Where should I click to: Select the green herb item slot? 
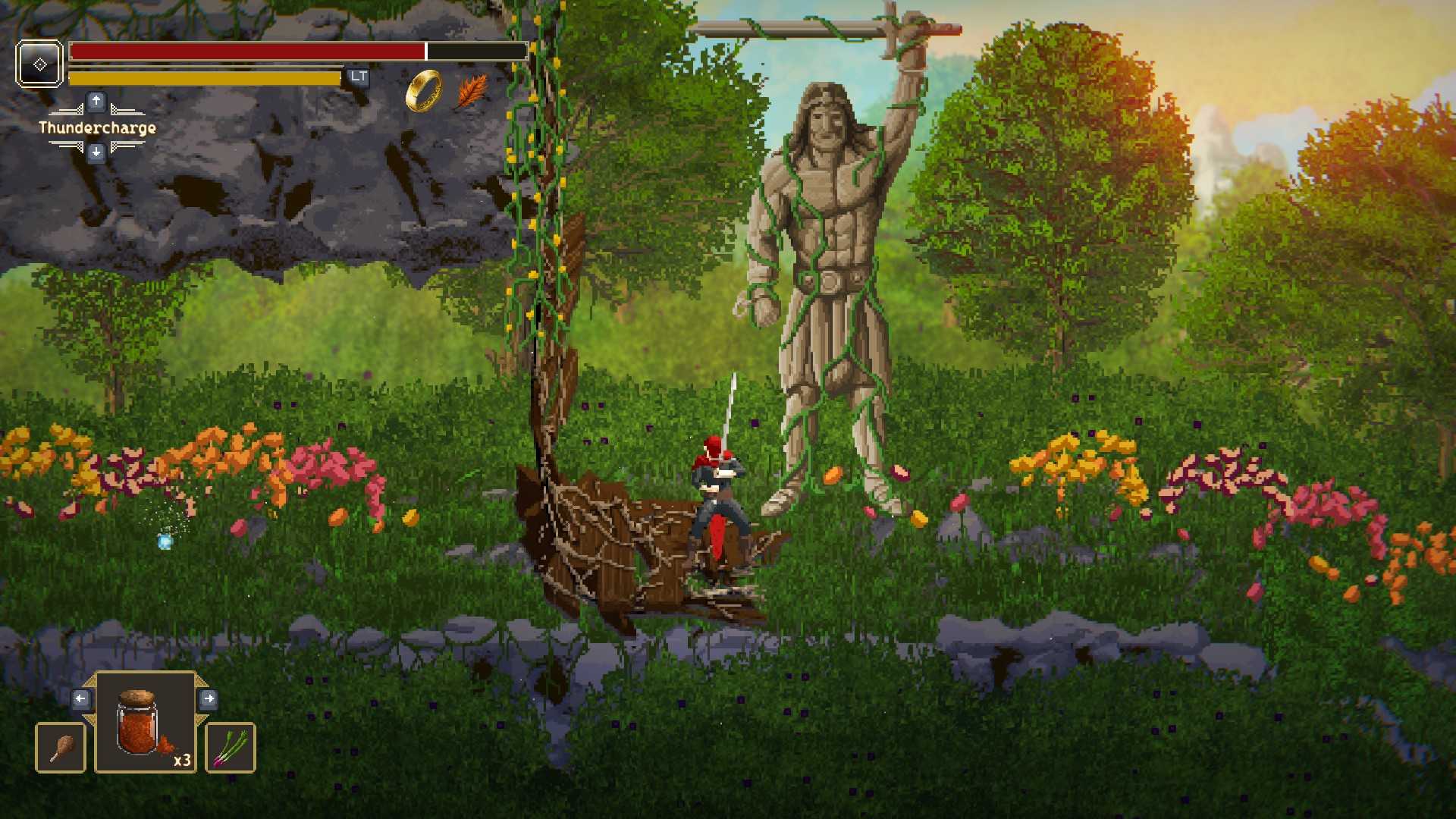231,748
